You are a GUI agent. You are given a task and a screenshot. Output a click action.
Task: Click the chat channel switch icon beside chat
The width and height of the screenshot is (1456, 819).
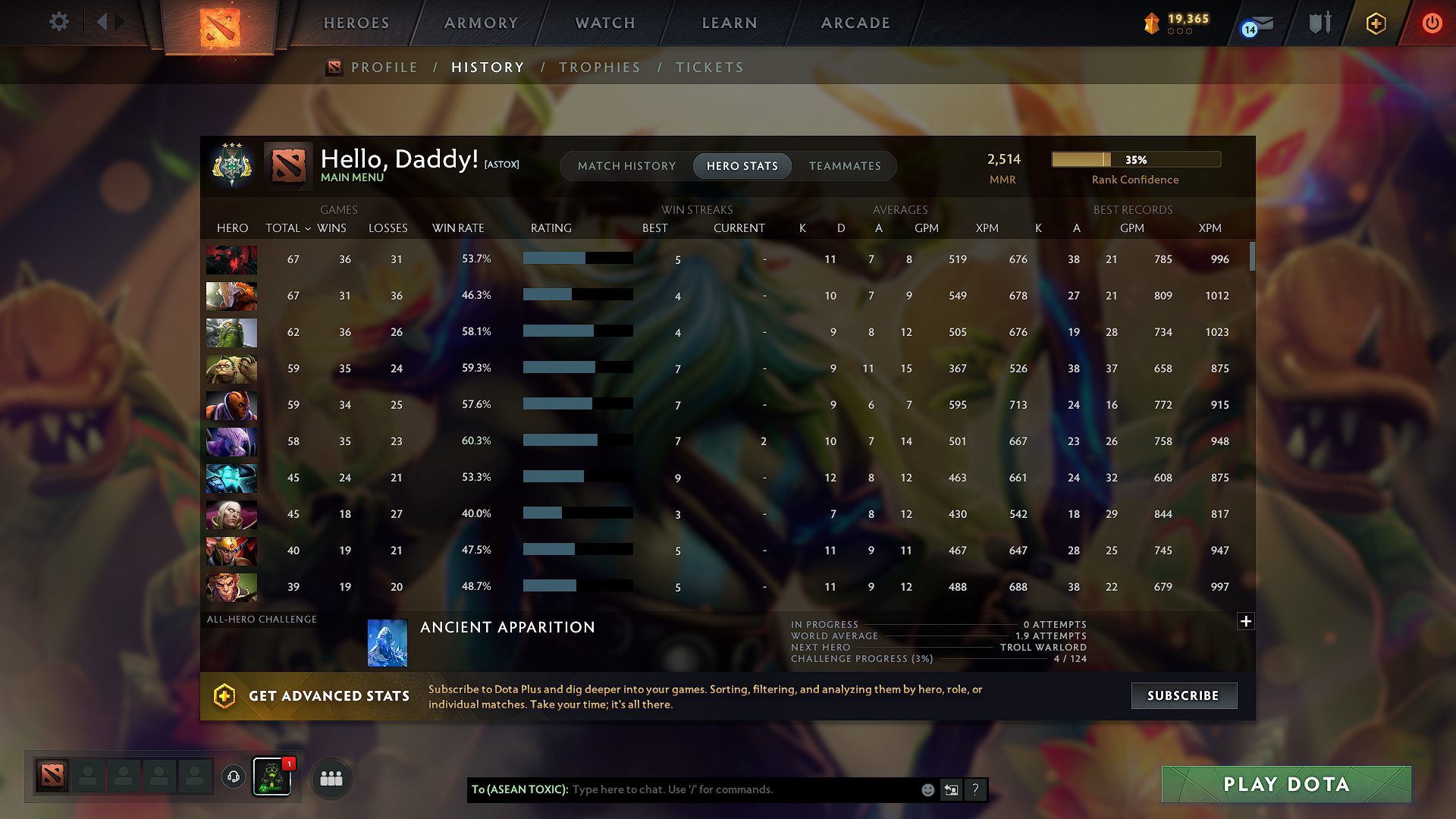[x=952, y=789]
